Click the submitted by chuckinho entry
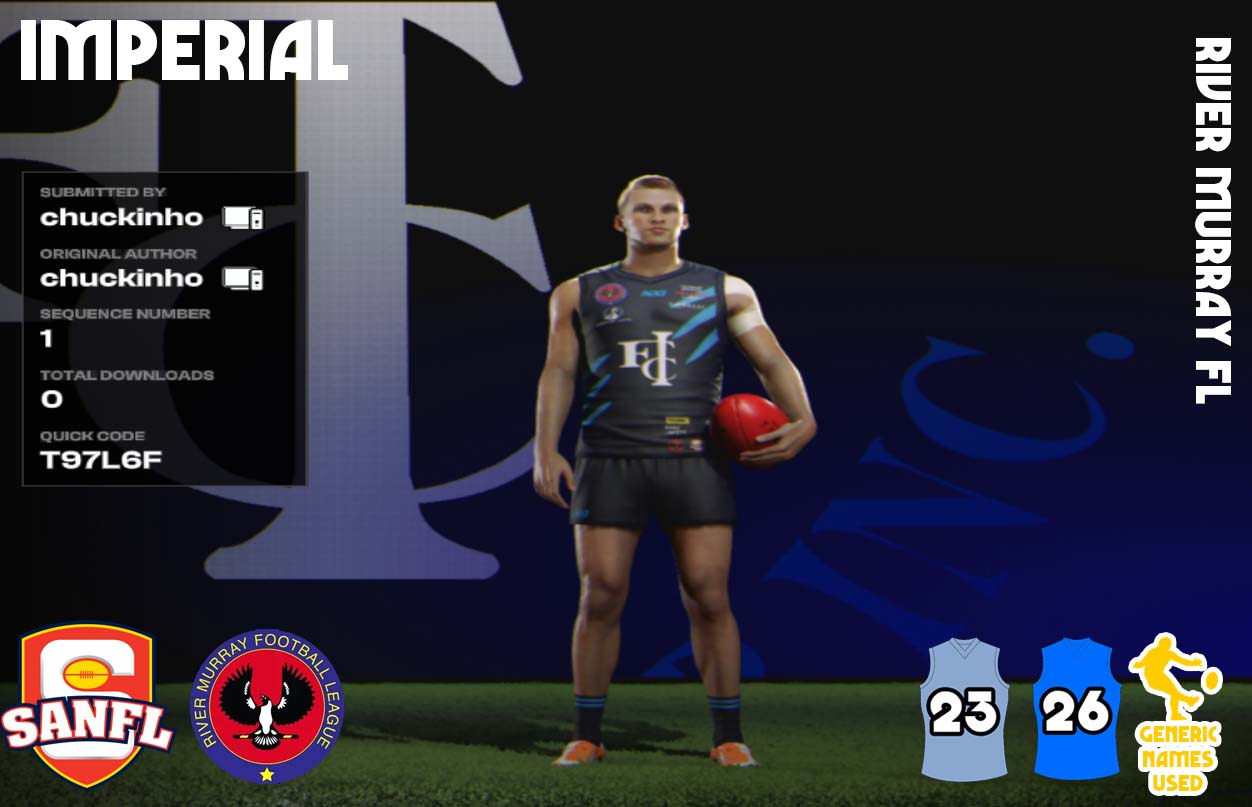 click(121, 217)
